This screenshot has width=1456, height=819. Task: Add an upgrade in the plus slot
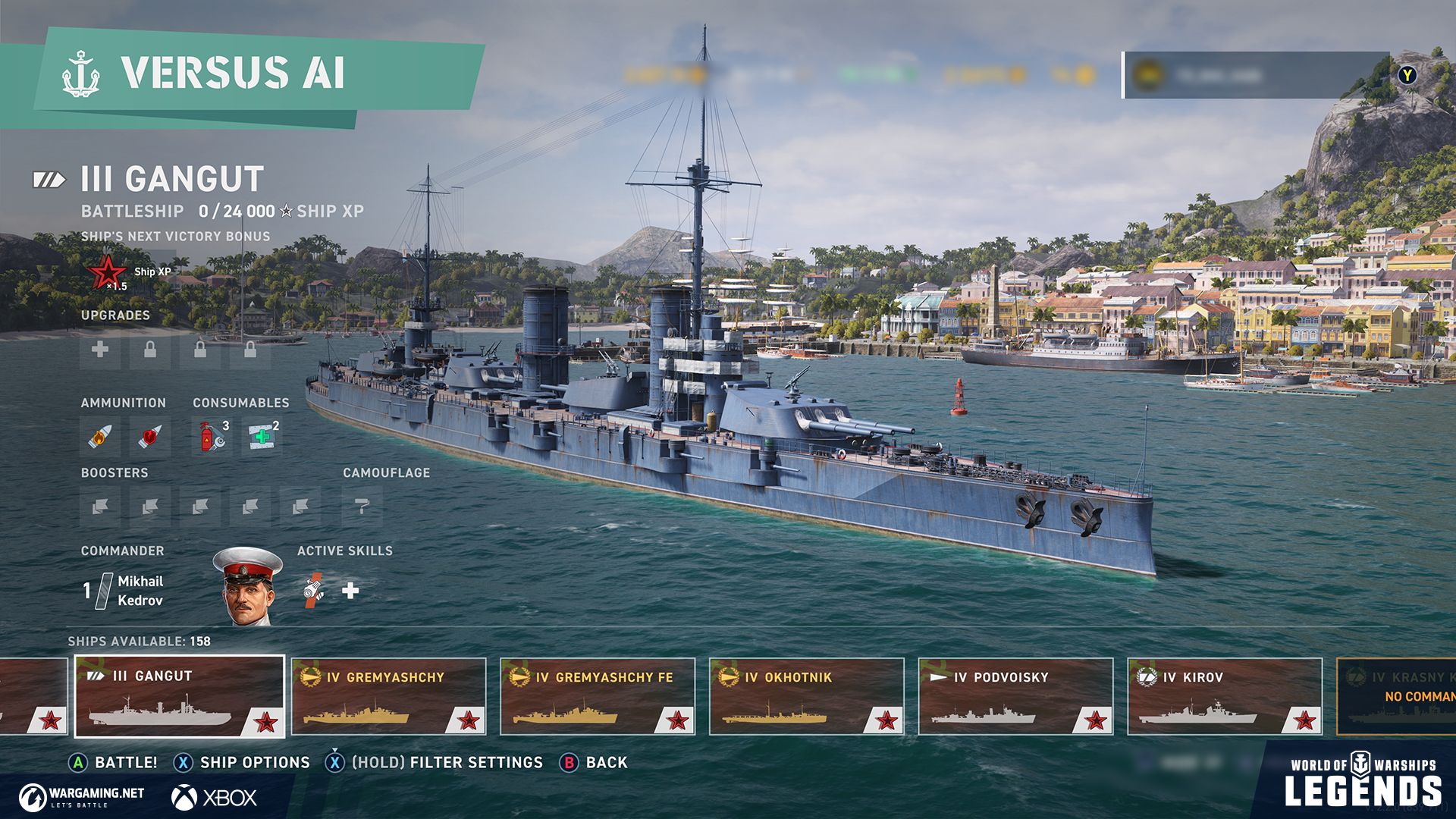pyautogui.click(x=100, y=350)
